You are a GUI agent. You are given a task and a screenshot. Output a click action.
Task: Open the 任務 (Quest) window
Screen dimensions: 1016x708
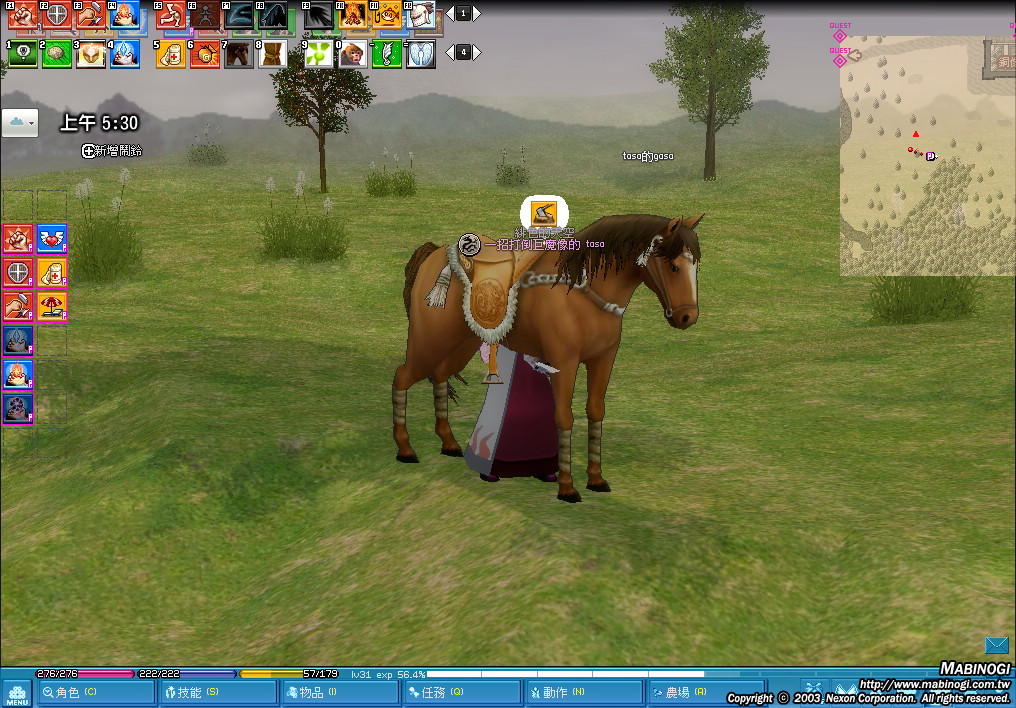coord(461,692)
